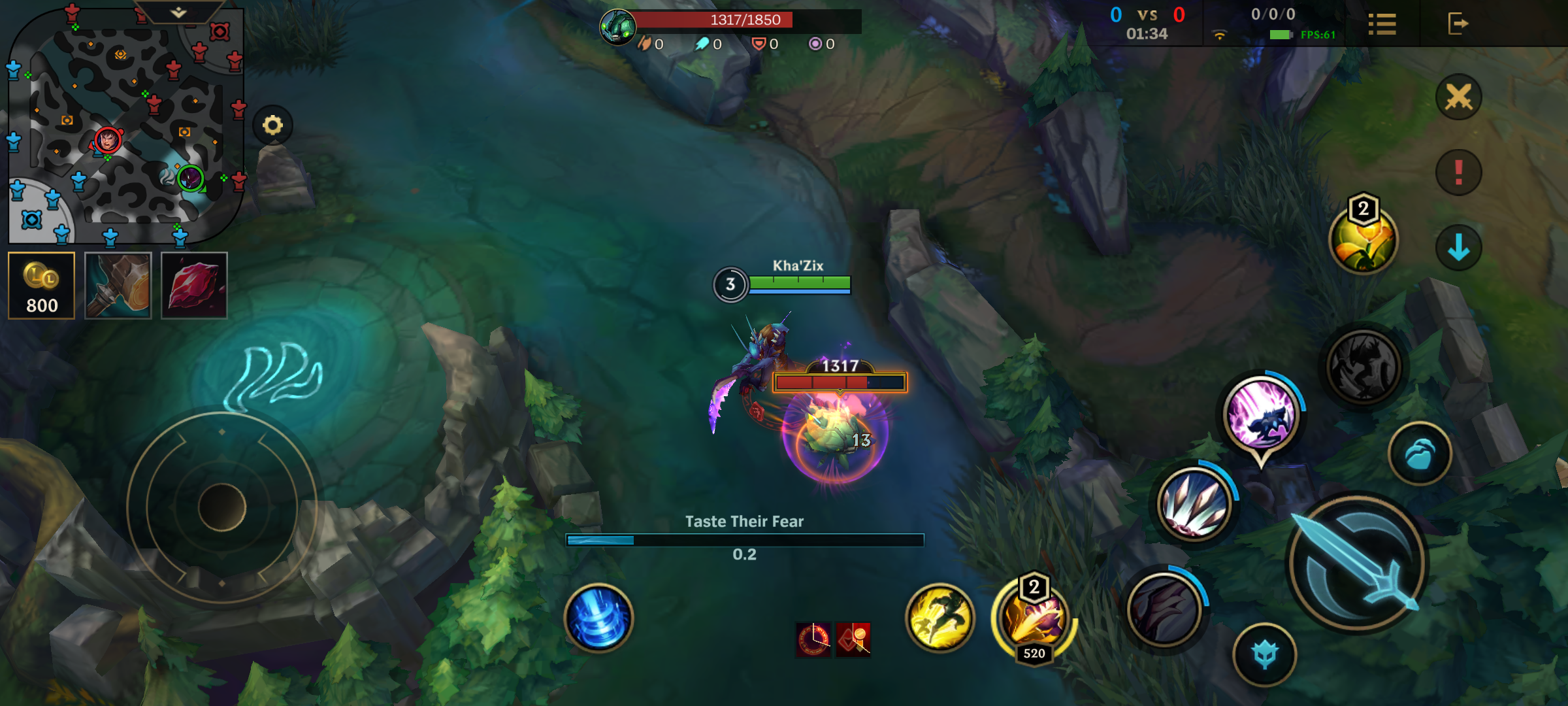The image size is (1568, 706).
Task: Open the scoreboard list icon
Action: [1382, 24]
